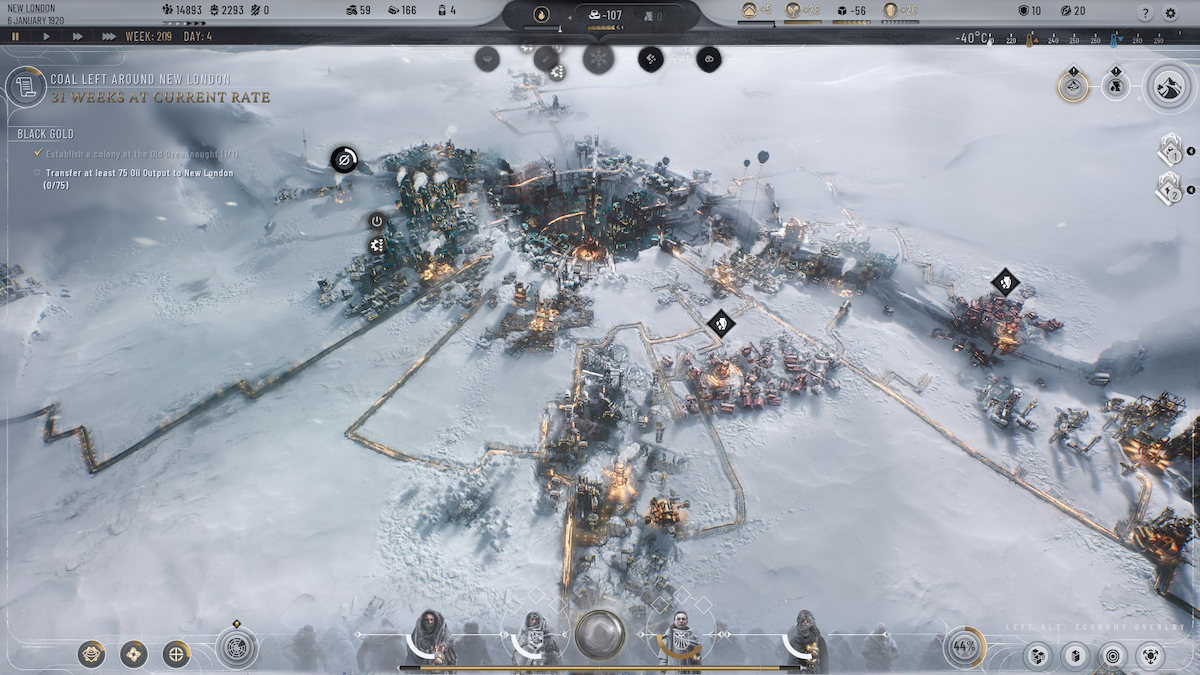Open the Frostland mountain map button
The image size is (1200, 675).
1166,86
